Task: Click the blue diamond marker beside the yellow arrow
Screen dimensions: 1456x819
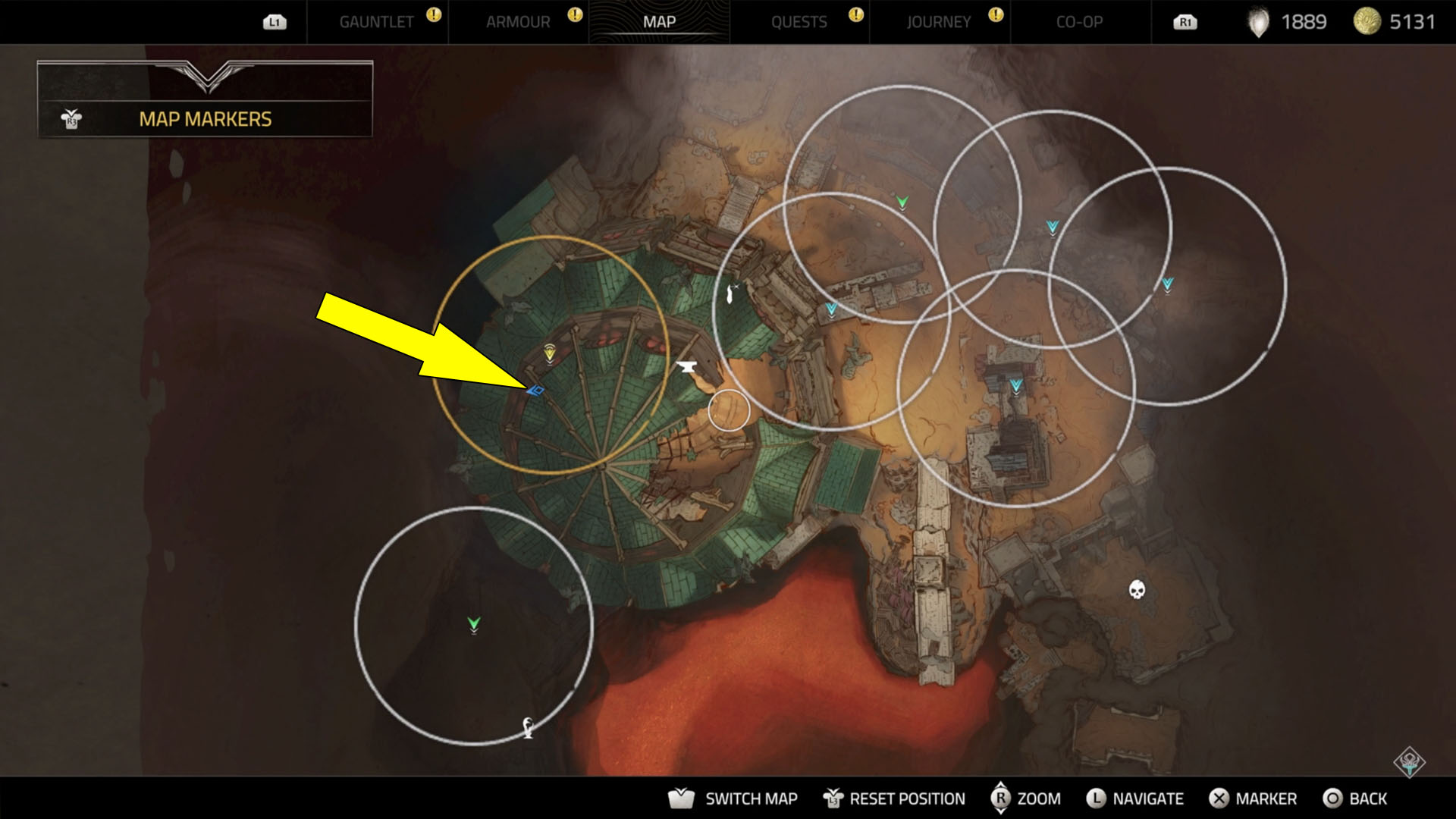Action: click(538, 391)
